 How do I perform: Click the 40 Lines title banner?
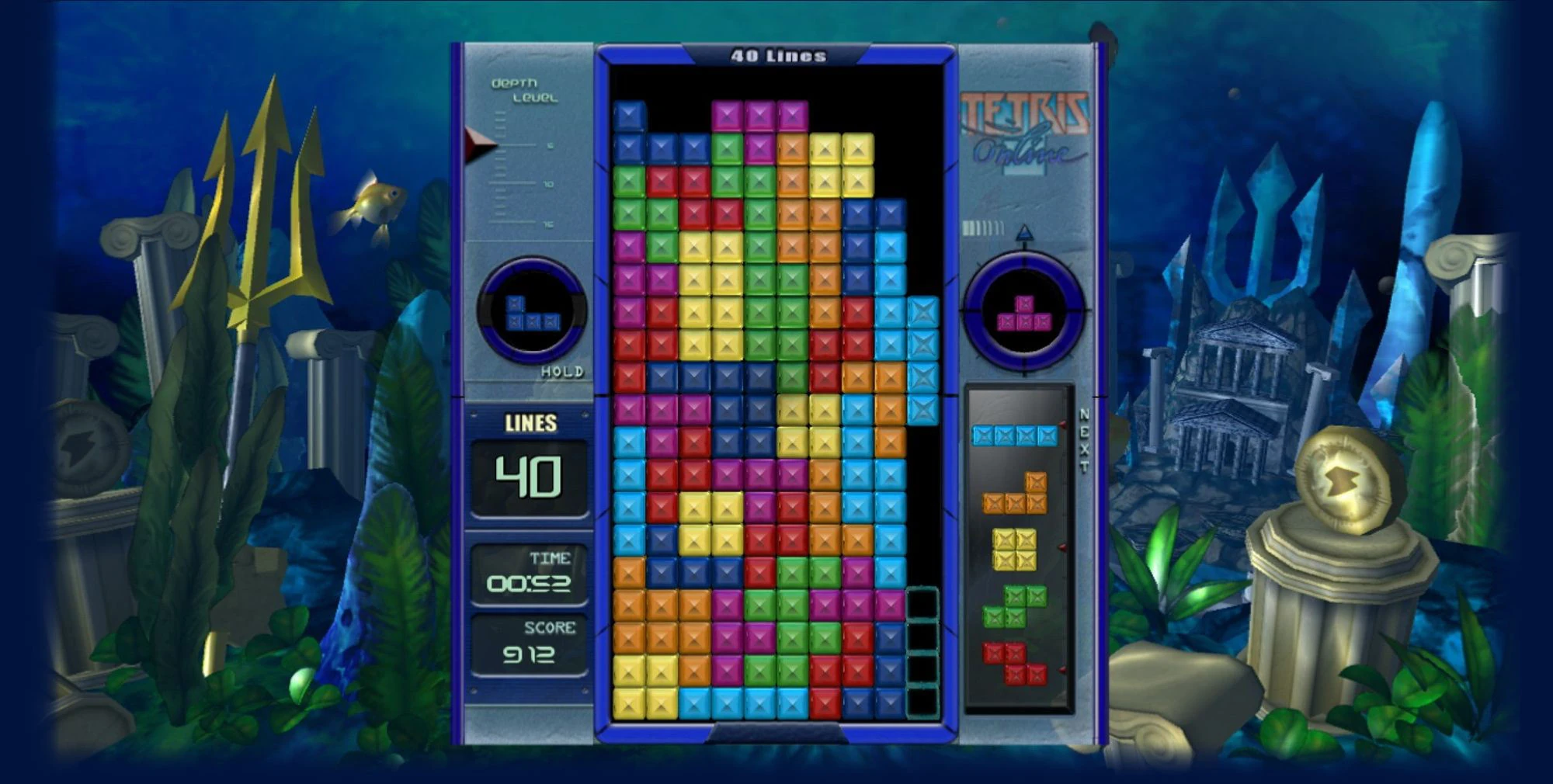(x=776, y=54)
